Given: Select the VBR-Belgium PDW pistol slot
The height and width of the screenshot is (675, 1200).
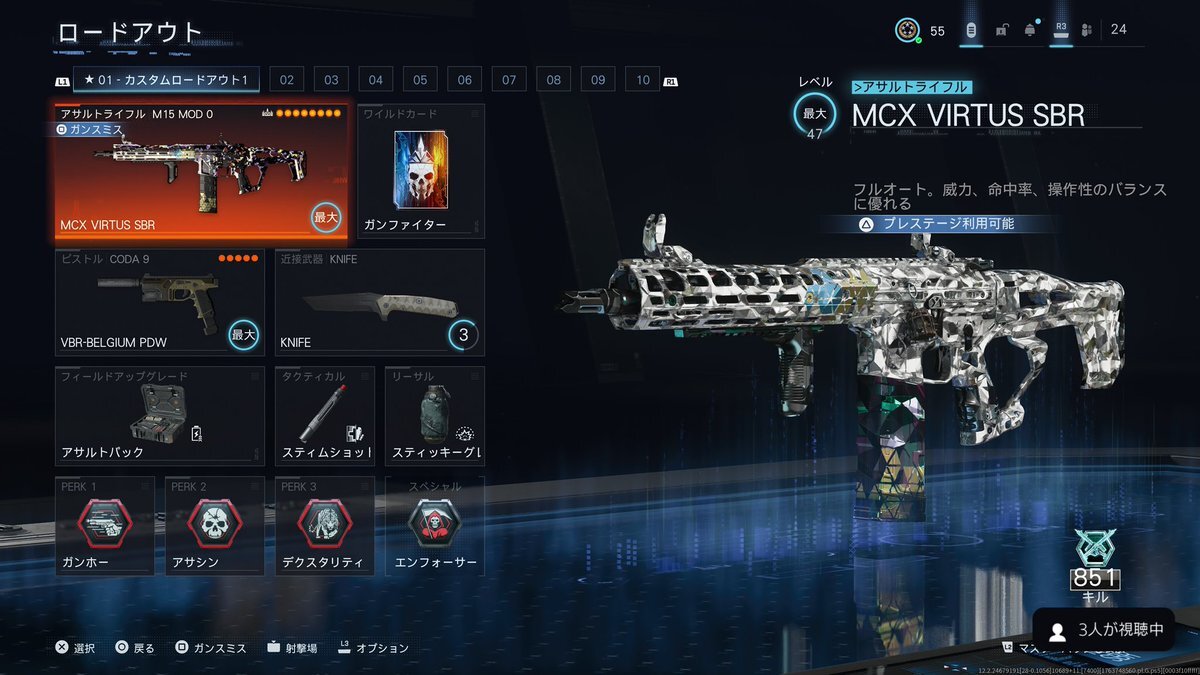Looking at the screenshot, I should 160,302.
